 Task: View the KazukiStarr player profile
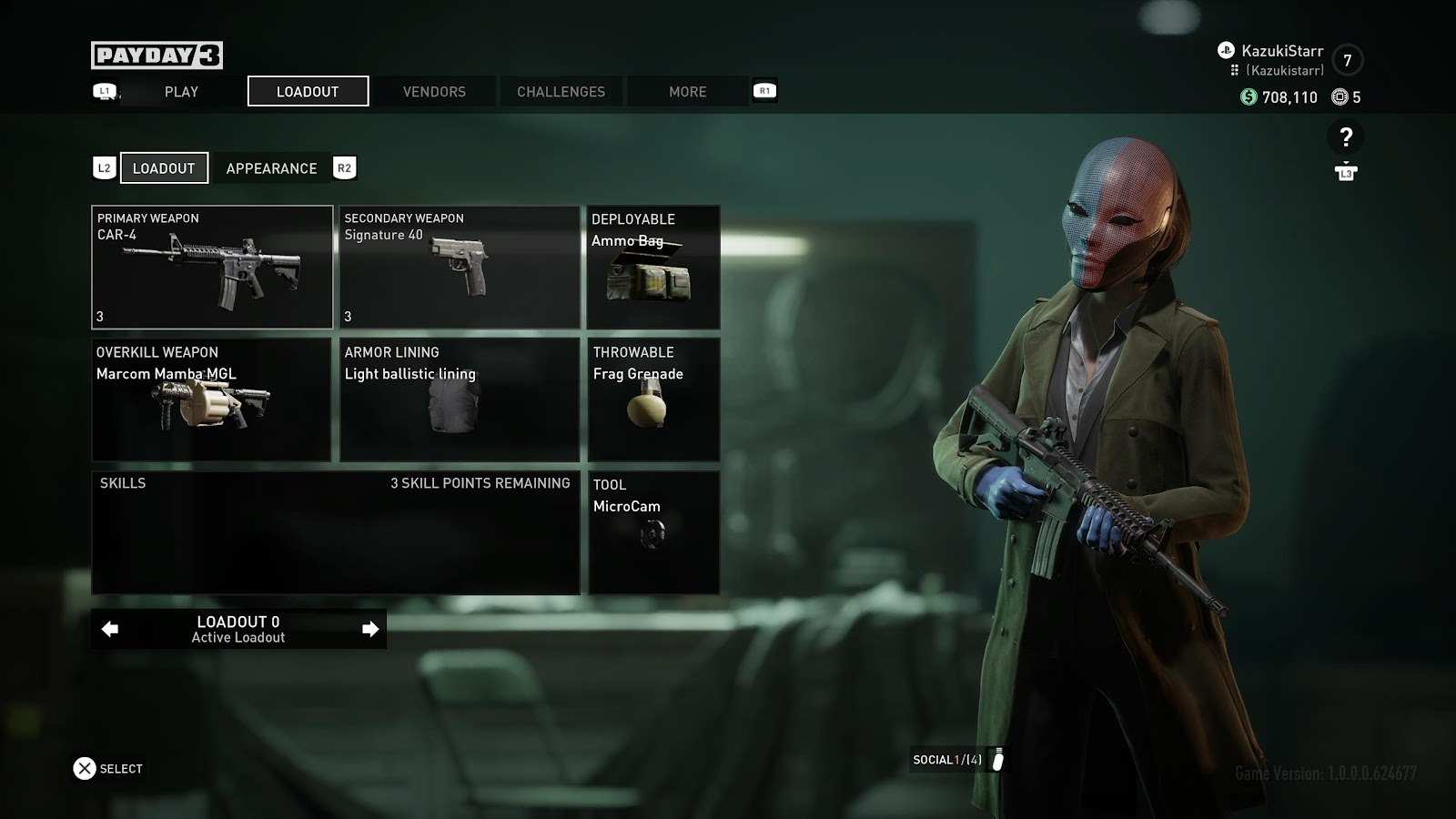pyautogui.click(x=1281, y=52)
